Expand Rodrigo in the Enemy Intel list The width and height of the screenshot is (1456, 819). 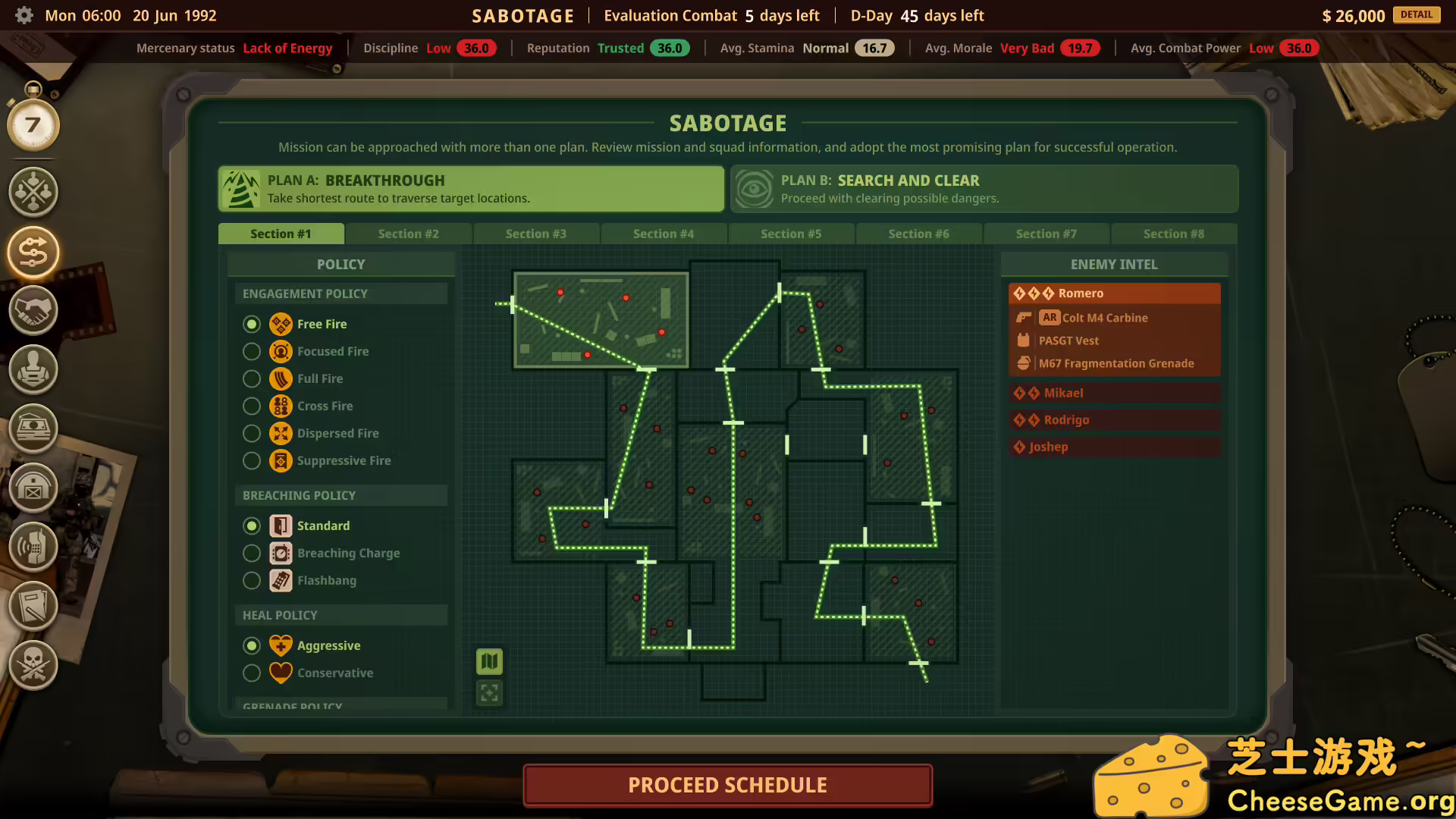coord(1113,419)
